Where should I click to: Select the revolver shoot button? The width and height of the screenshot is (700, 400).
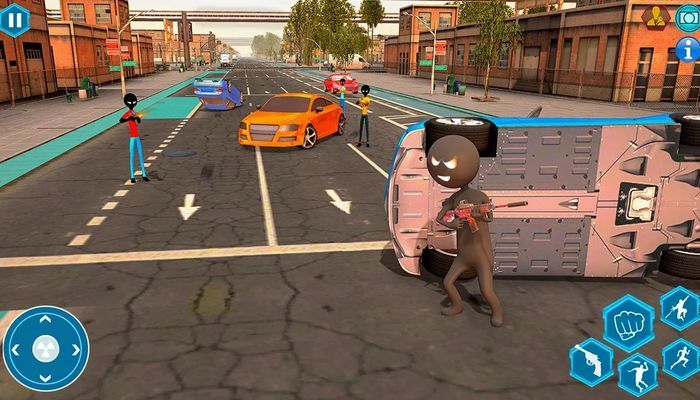tap(591, 362)
